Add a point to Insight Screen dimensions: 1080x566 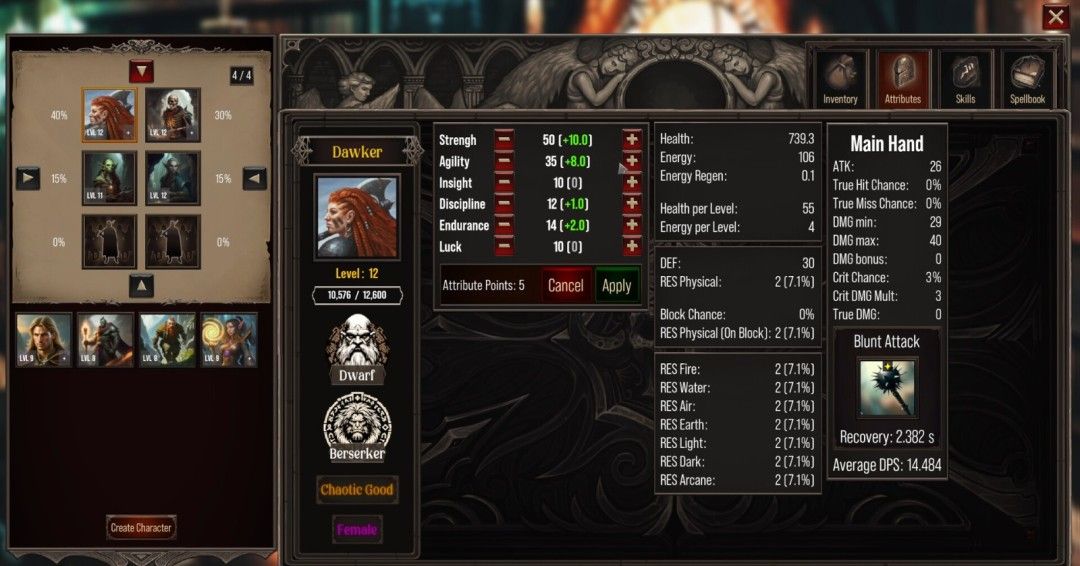pyautogui.click(x=632, y=183)
